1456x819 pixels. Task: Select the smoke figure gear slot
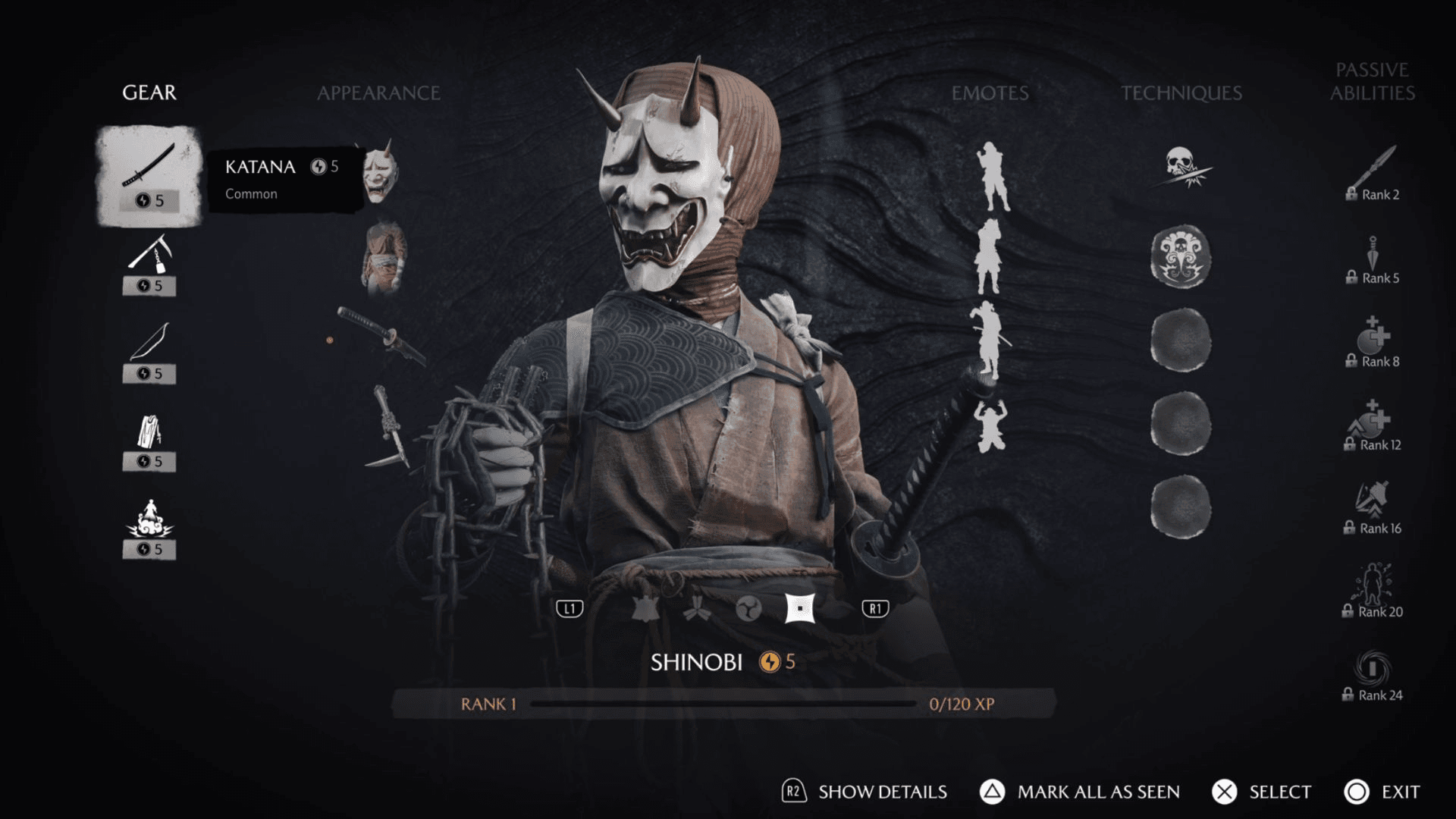[x=149, y=528]
